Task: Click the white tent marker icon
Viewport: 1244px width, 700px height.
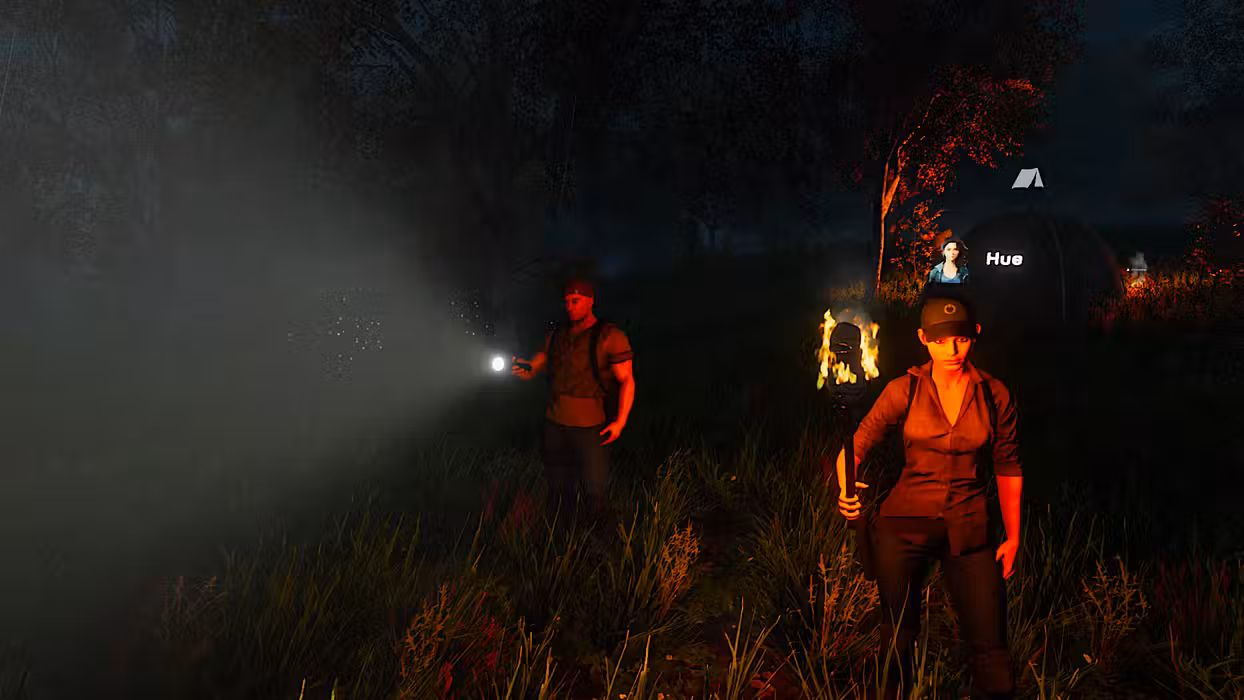Action: click(x=1027, y=179)
